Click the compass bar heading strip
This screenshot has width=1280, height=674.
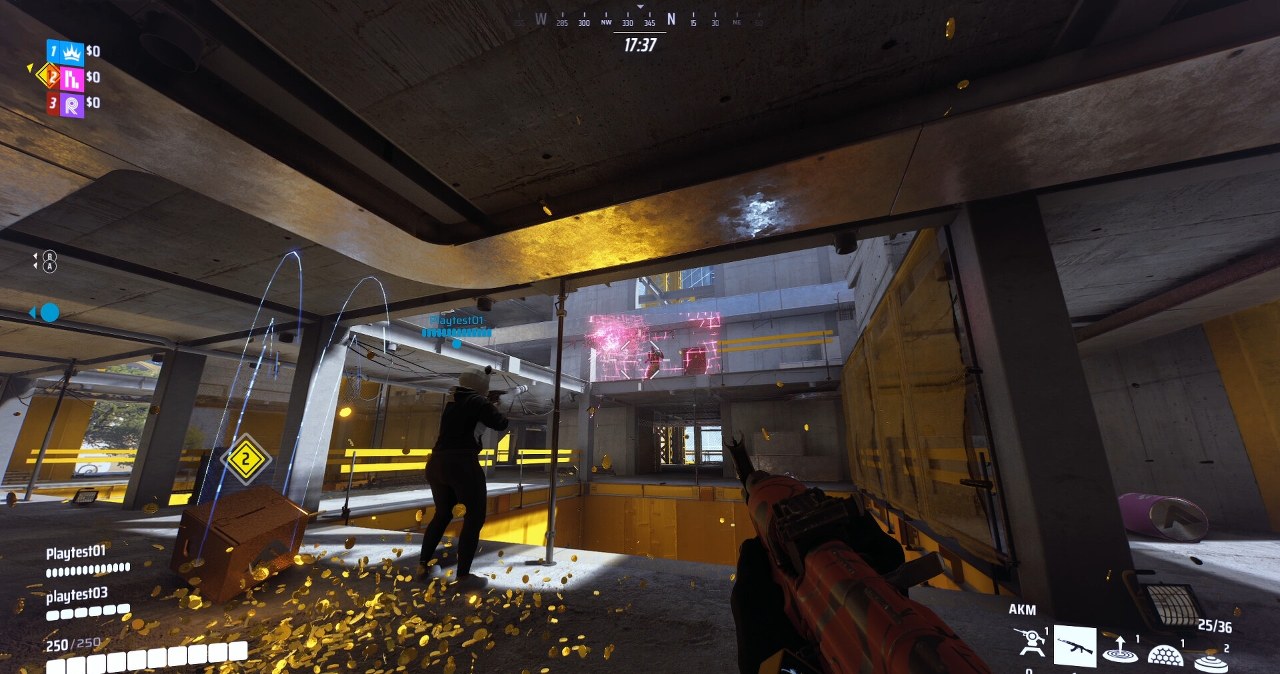pyautogui.click(x=640, y=21)
